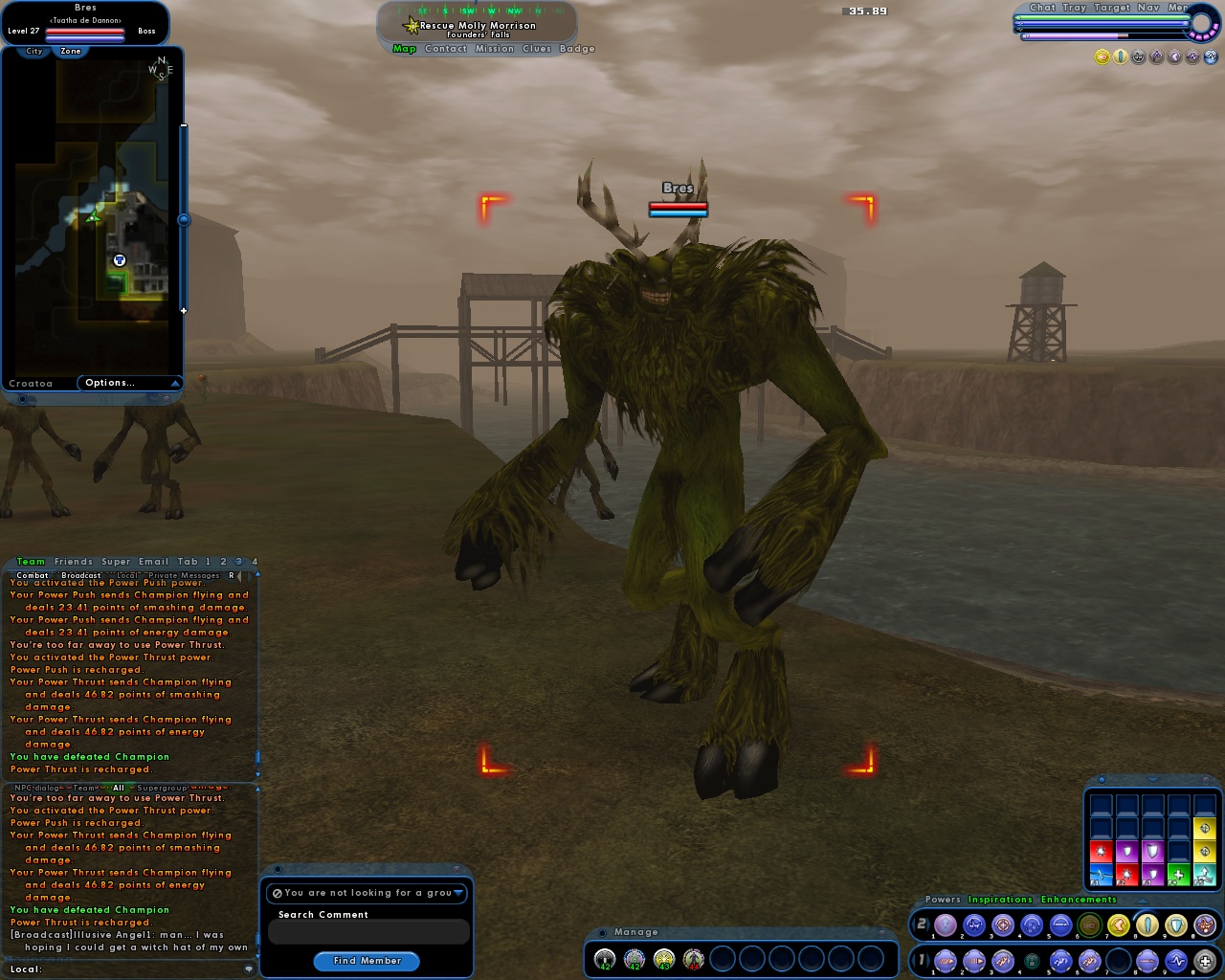Expand the tray arrow above the Inspirations label

[x=1143, y=901]
